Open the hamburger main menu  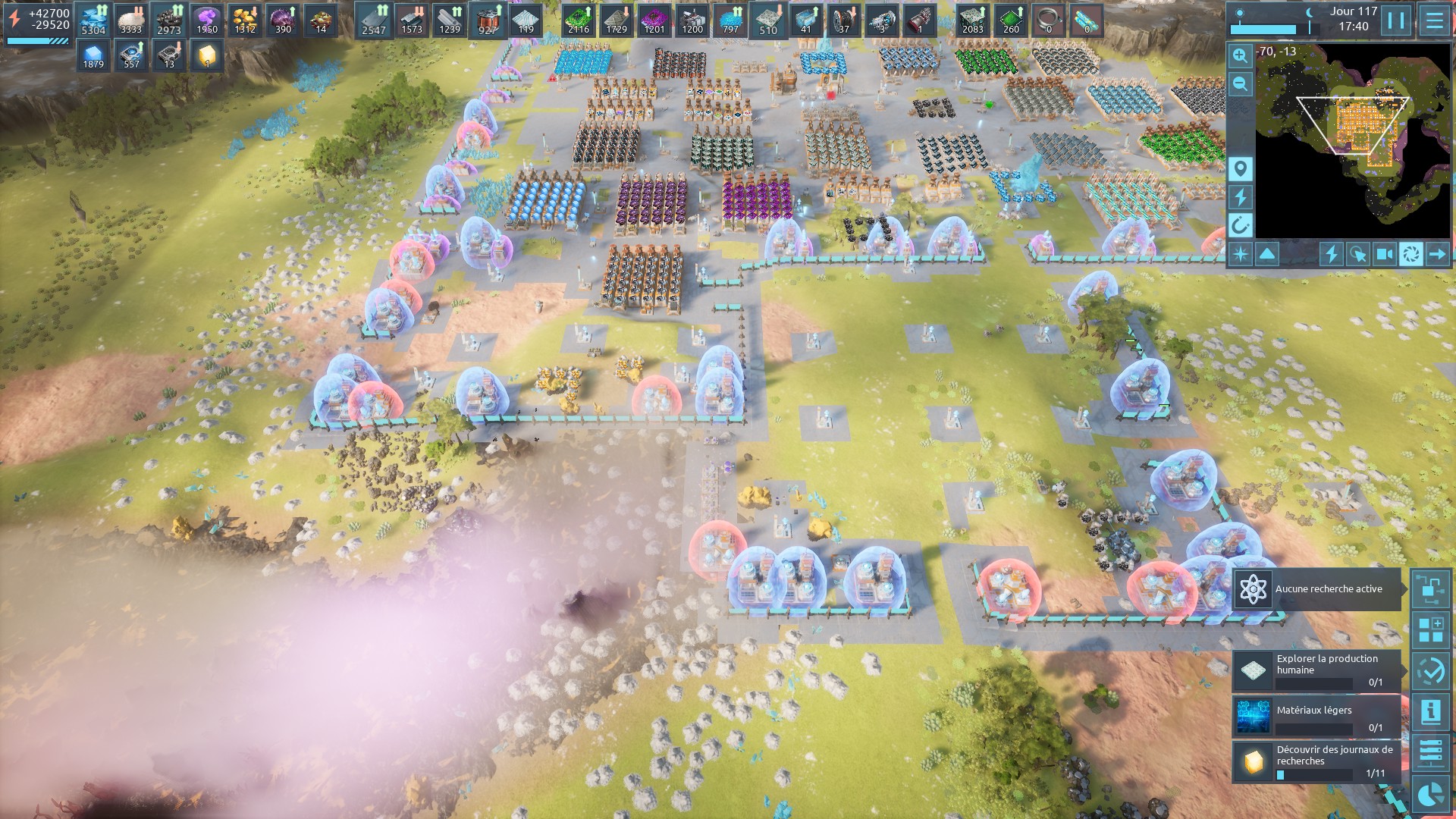1434,20
